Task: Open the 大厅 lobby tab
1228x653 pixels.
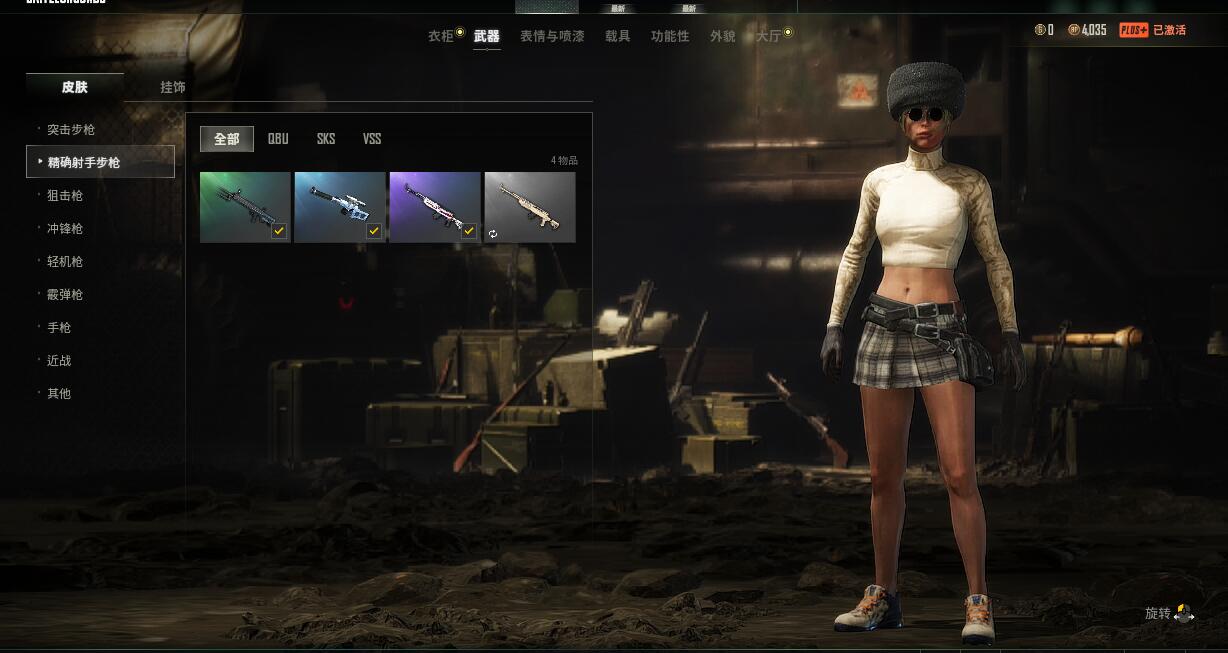Action: coord(768,36)
